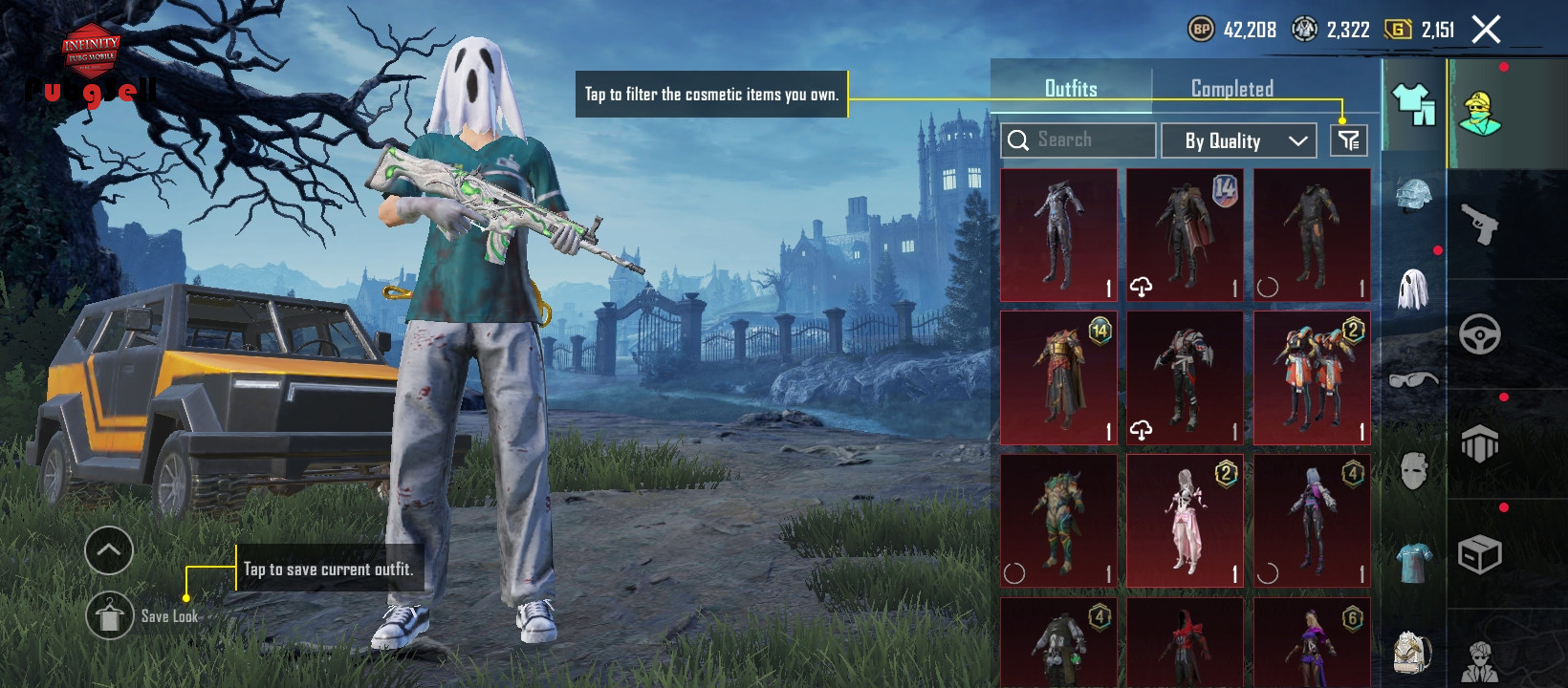Switch to the Completed tab
Viewport: 1568px width, 688px height.
click(x=1231, y=88)
